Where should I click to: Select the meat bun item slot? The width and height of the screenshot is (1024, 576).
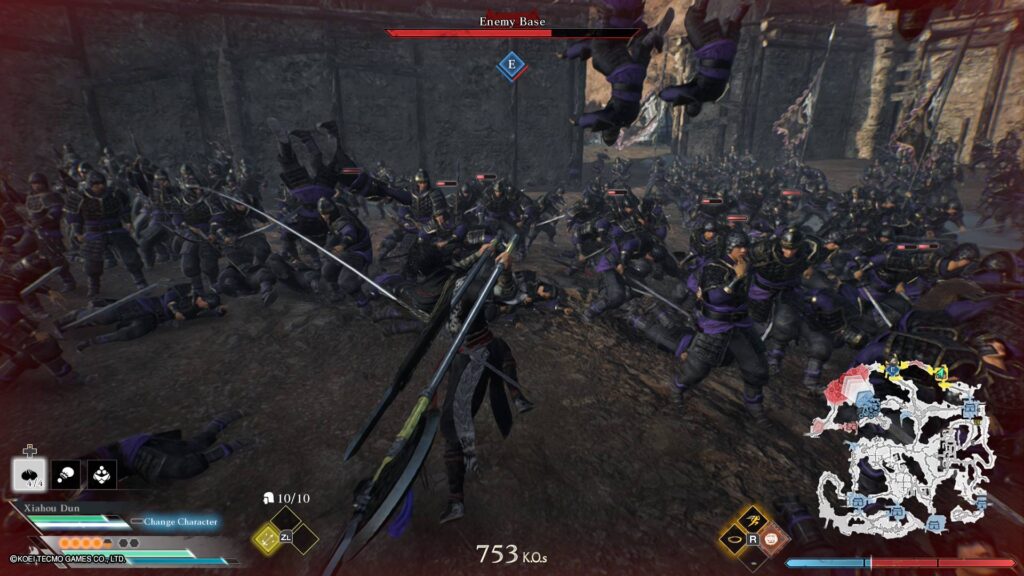[x=31, y=473]
